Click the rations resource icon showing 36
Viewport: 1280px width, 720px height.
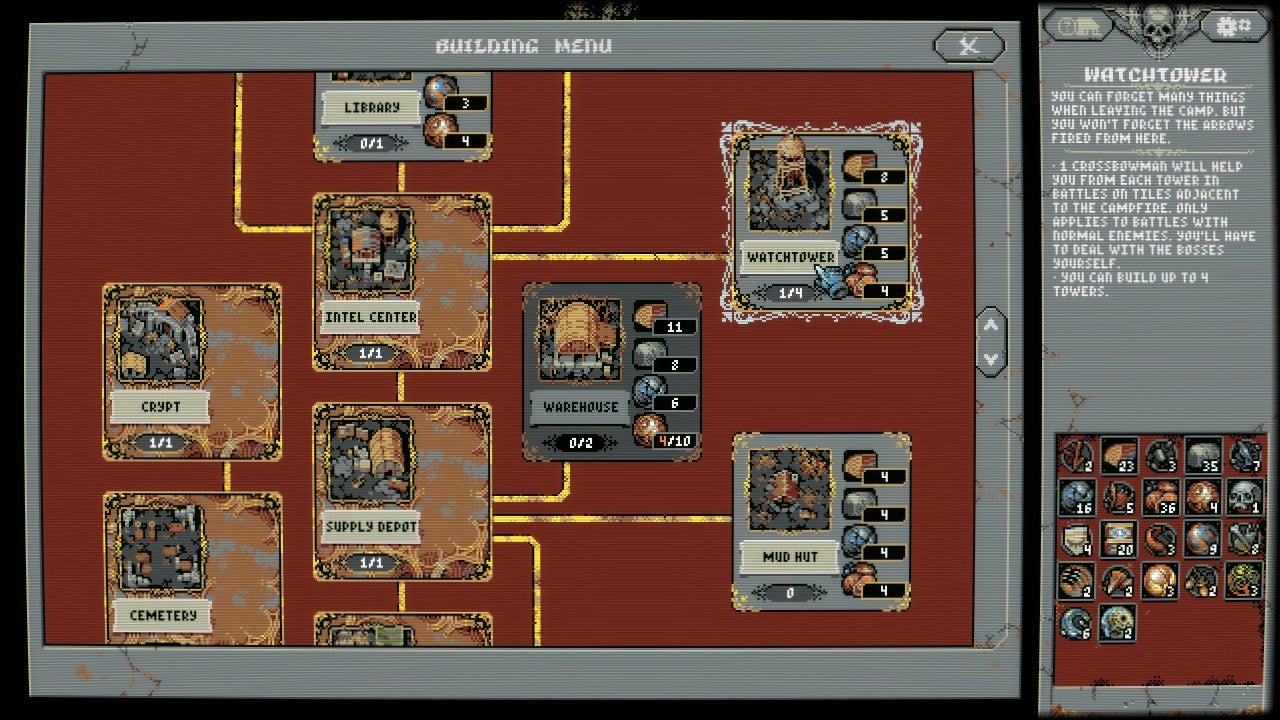1159,497
